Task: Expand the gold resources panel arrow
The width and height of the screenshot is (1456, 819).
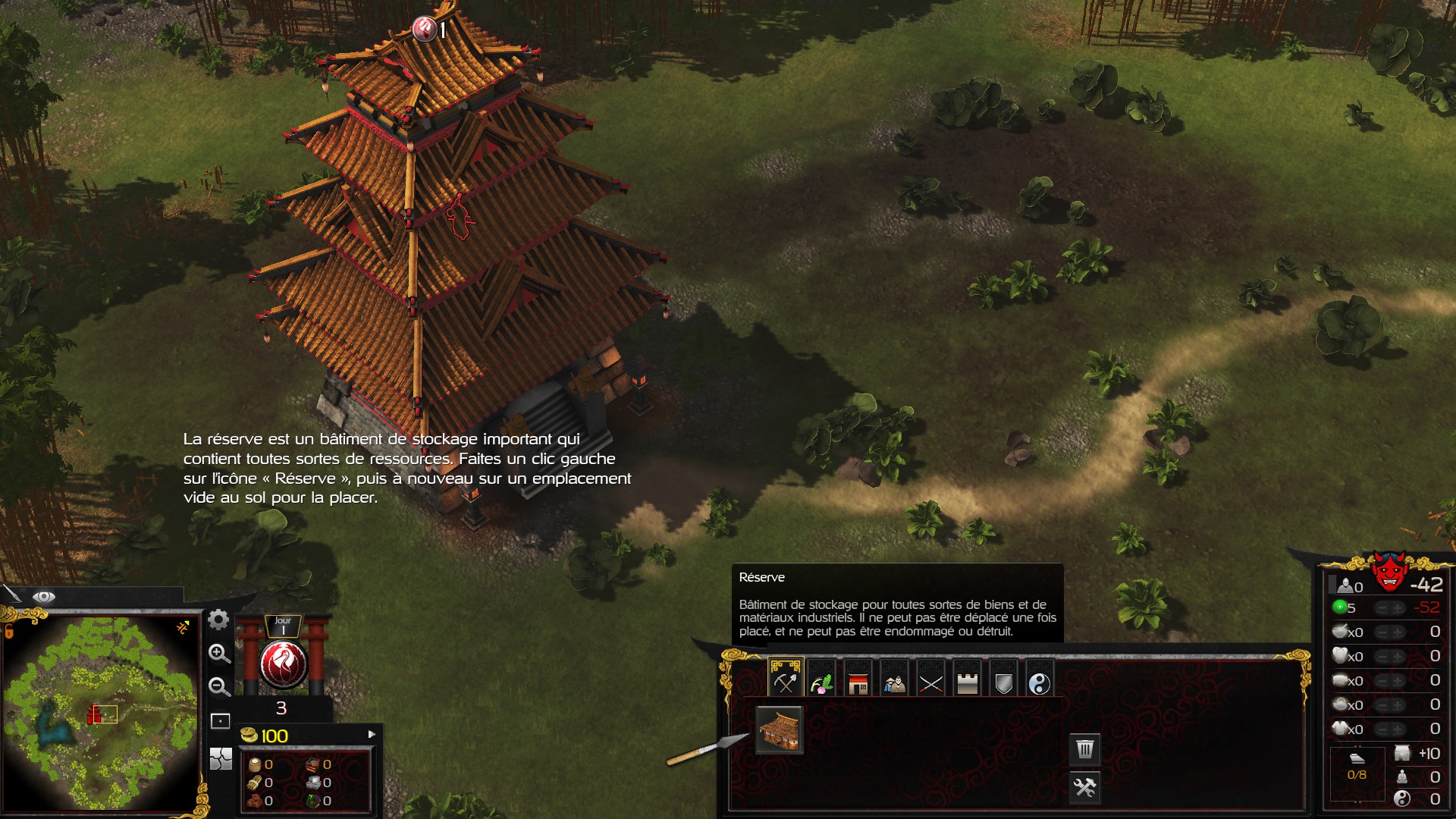Action: click(372, 734)
